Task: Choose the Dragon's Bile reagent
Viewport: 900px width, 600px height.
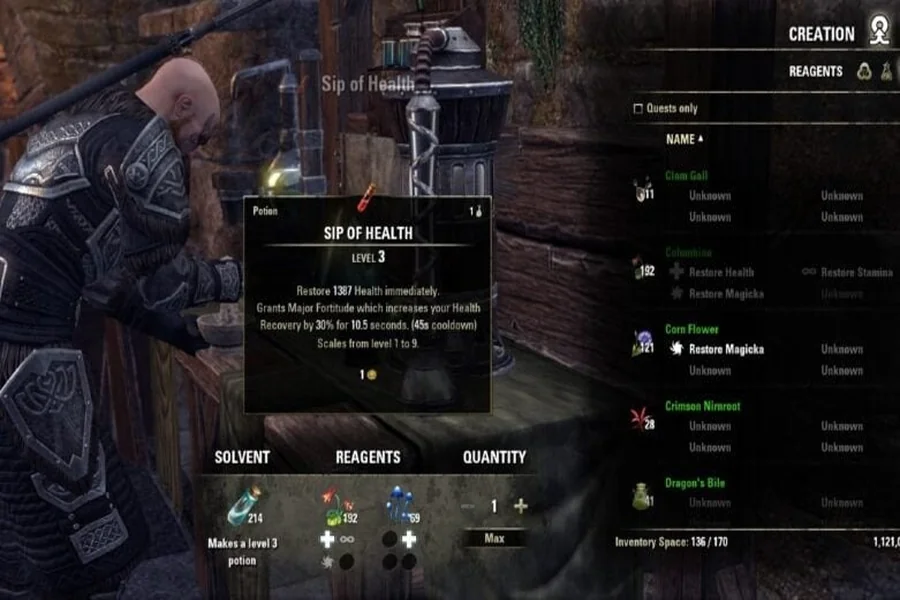Action: [x=695, y=483]
